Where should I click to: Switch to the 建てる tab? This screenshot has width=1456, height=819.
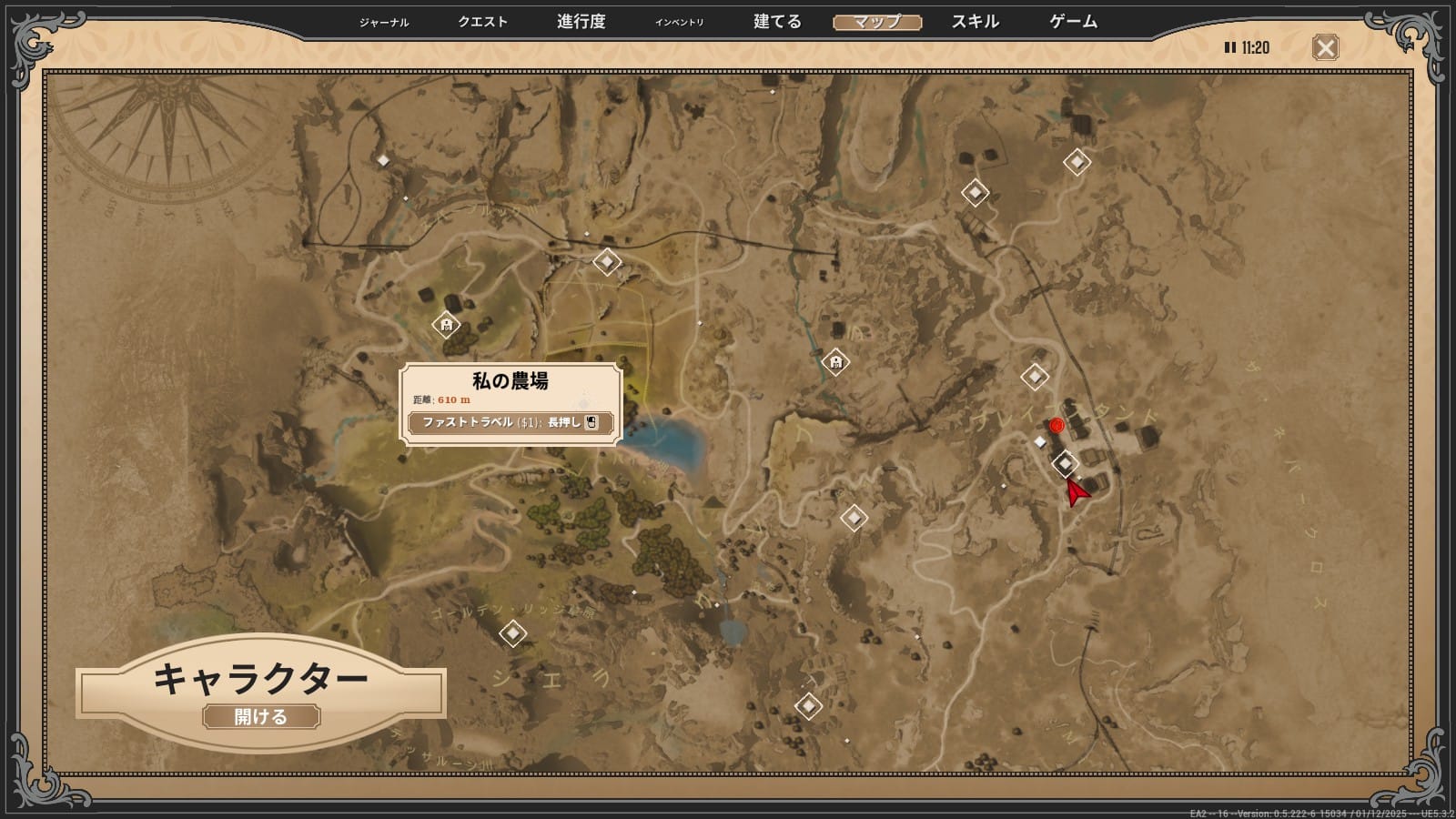(777, 22)
